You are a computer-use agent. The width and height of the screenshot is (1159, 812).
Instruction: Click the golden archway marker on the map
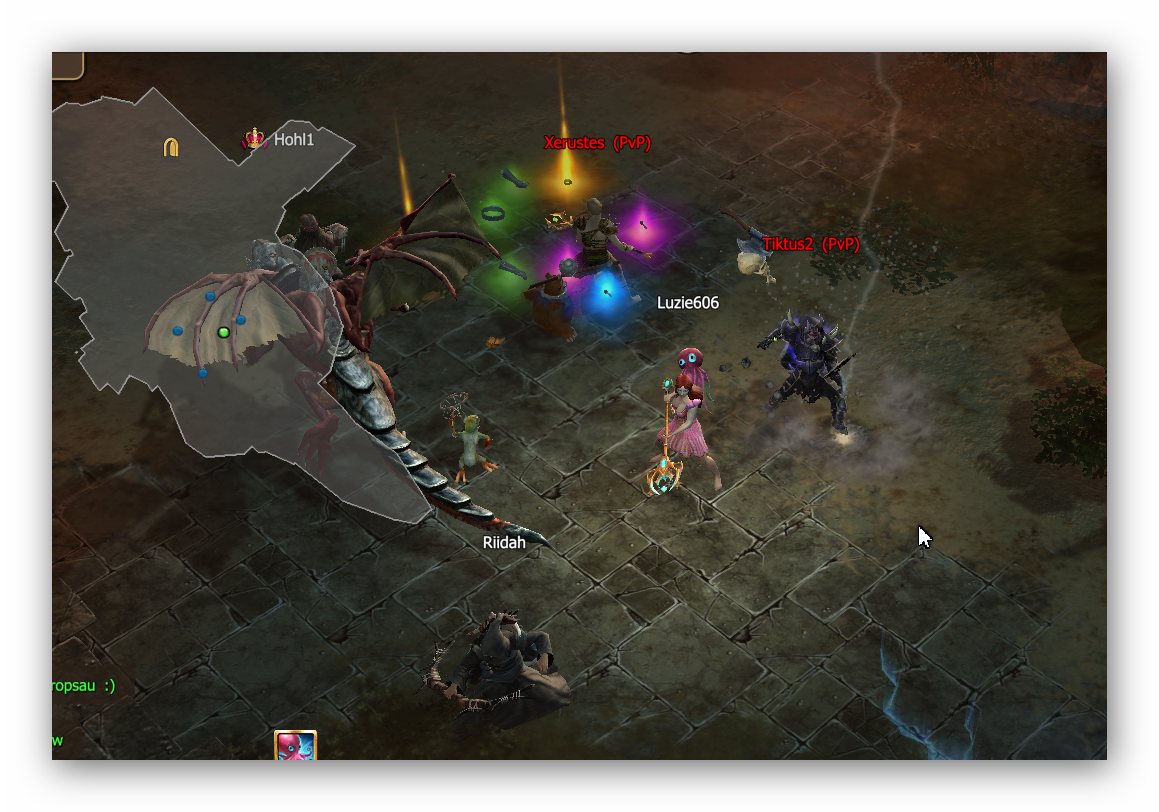[x=171, y=148]
